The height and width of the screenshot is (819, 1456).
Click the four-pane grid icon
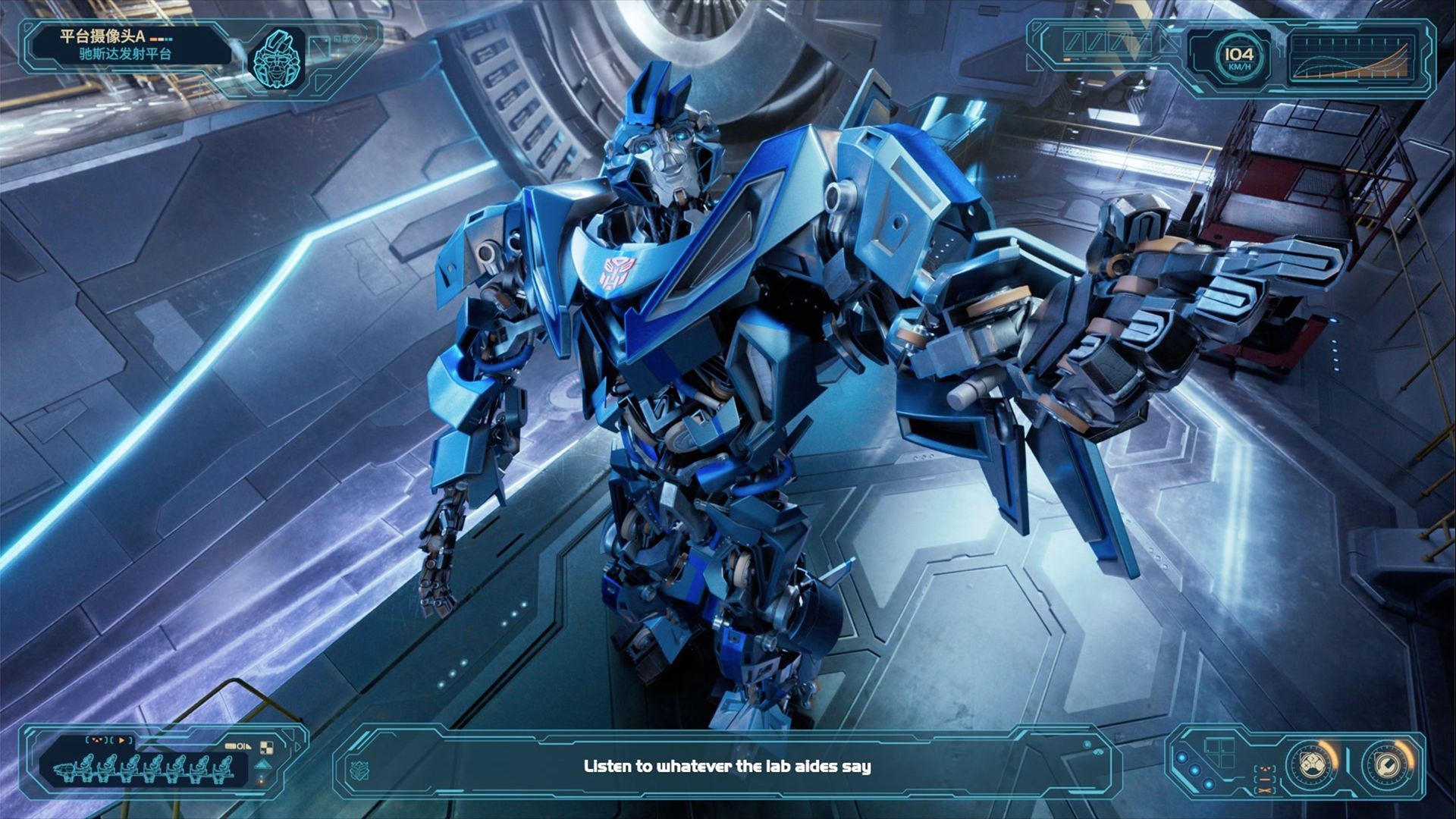click(1221, 754)
